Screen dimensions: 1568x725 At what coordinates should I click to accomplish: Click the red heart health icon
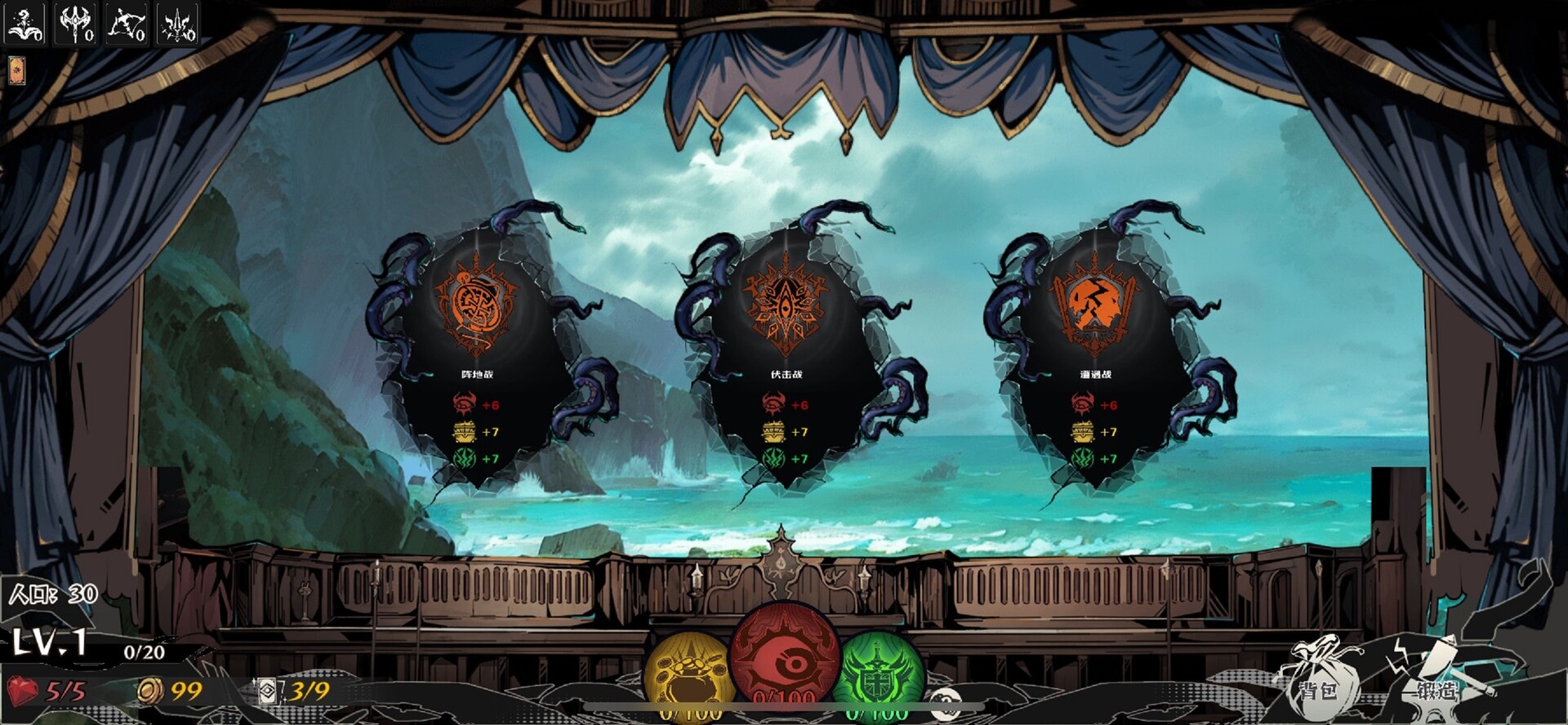click(x=22, y=690)
